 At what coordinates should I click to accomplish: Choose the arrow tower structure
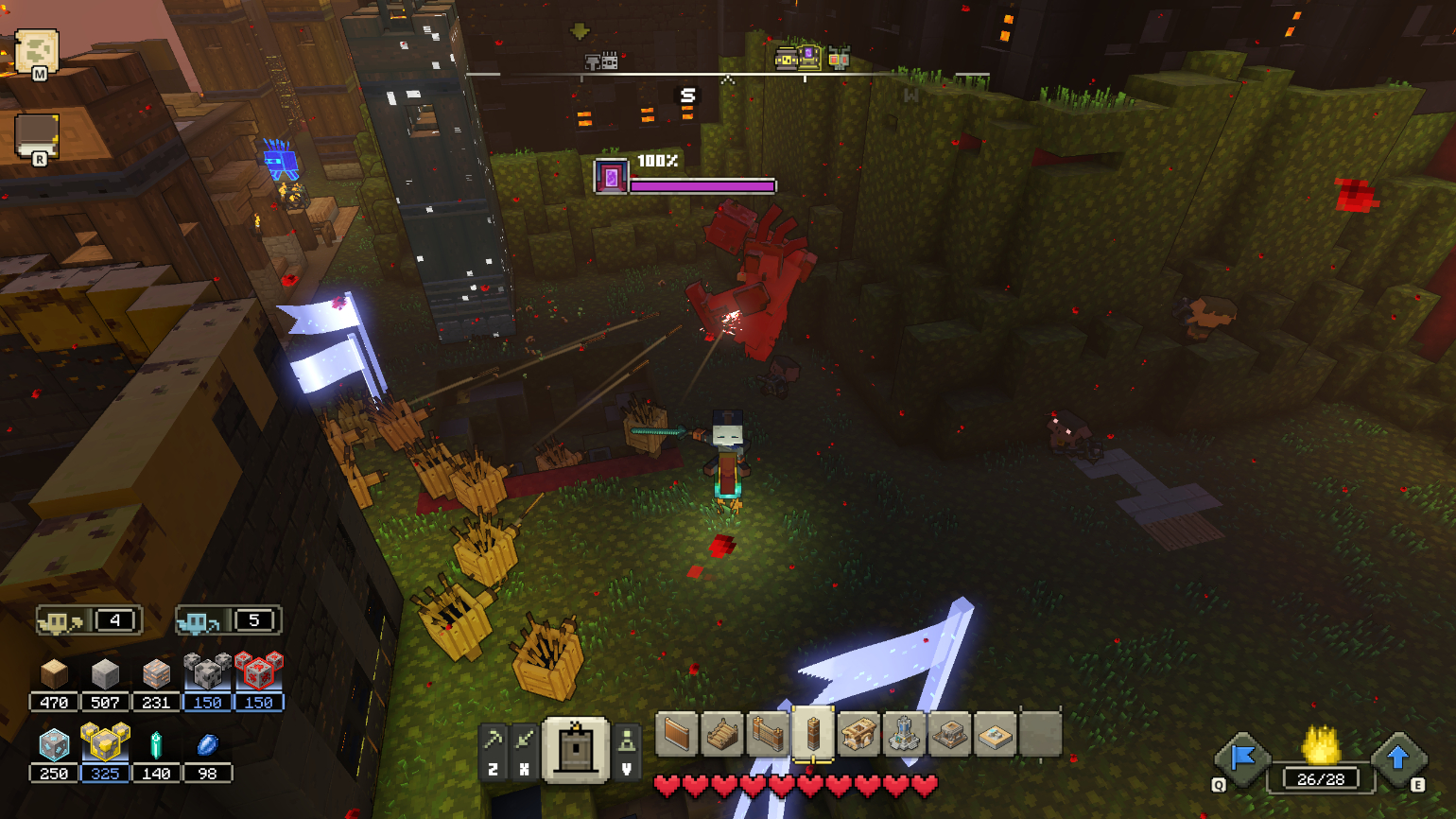861,736
